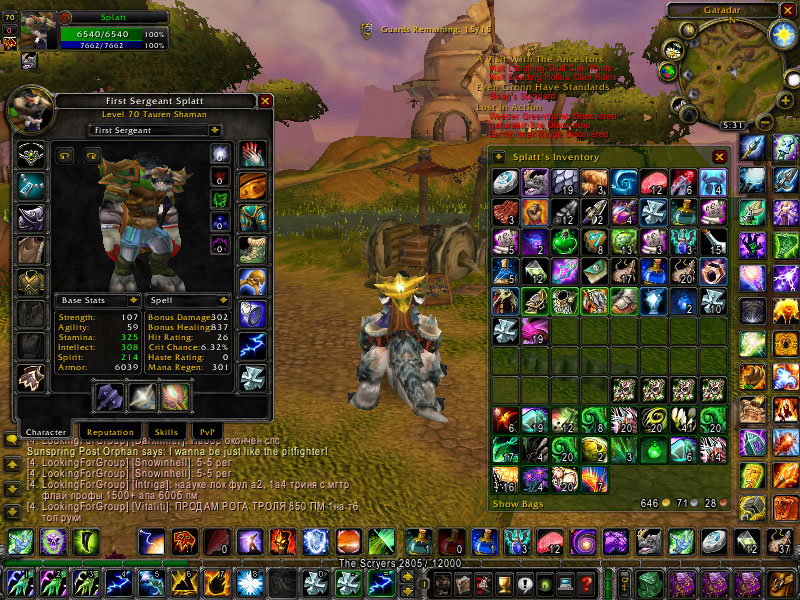Change the Spell stats dropdown
Image resolution: width=800 pixels, height=600 pixels.
click(x=188, y=300)
